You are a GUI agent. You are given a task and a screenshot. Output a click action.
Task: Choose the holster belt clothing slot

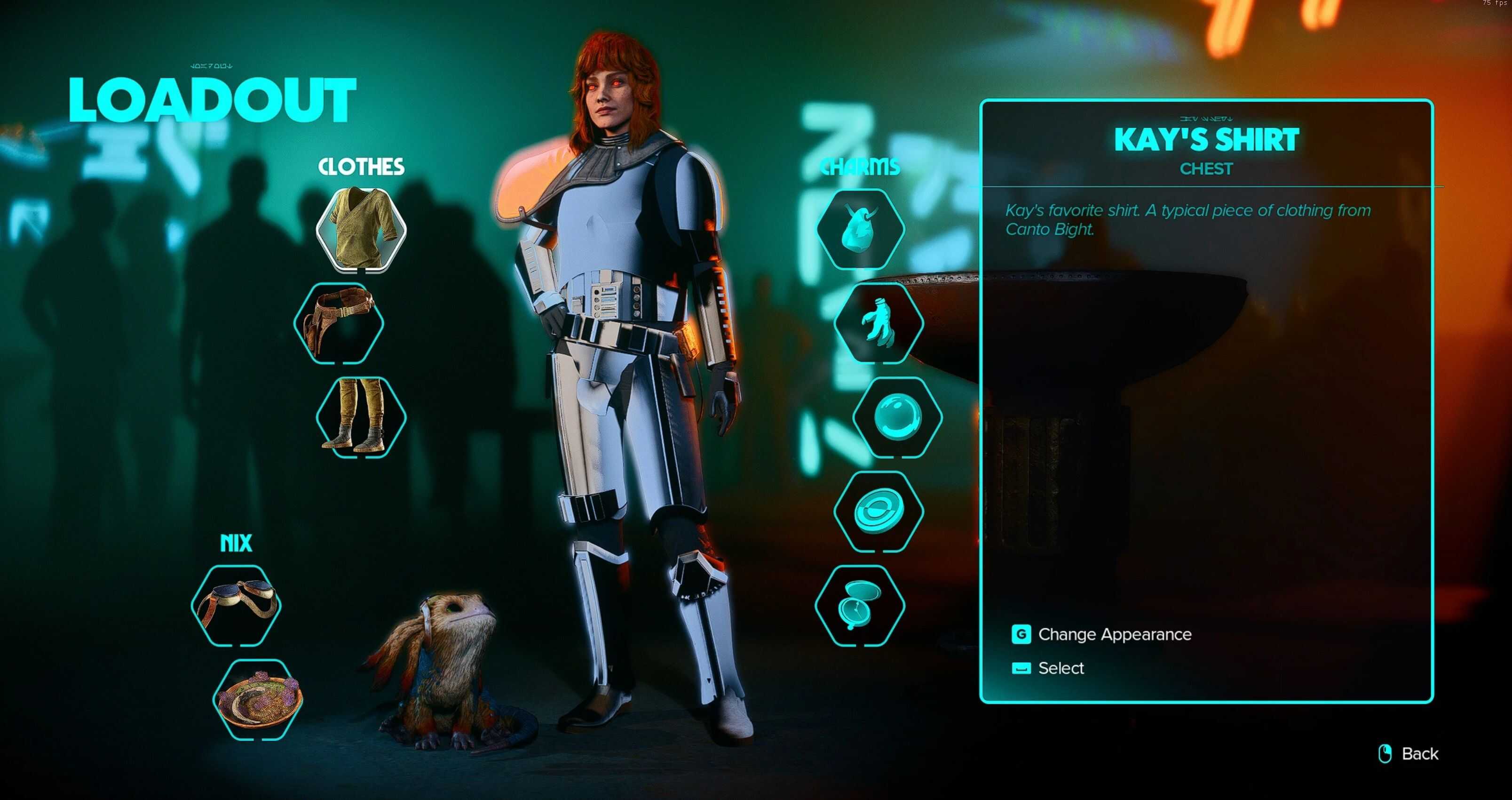[339, 323]
